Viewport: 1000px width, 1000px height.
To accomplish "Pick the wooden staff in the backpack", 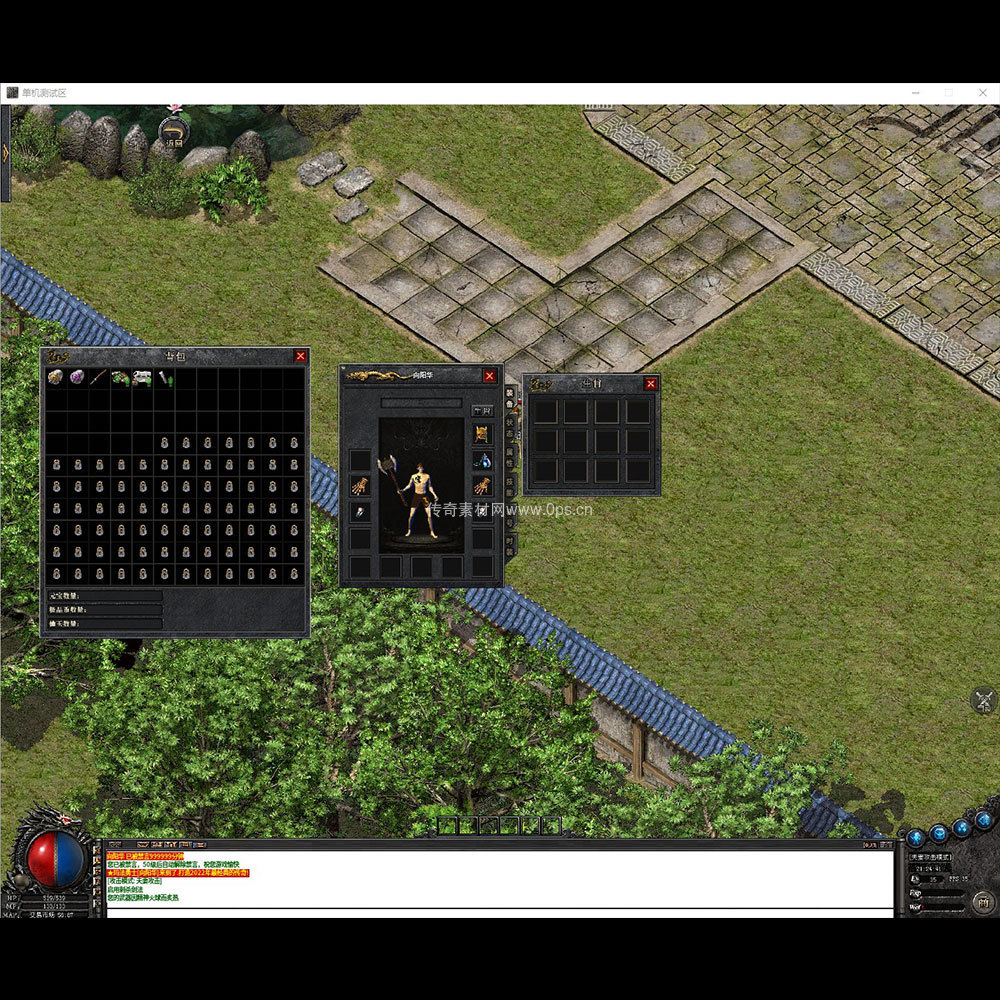I will 98,378.
